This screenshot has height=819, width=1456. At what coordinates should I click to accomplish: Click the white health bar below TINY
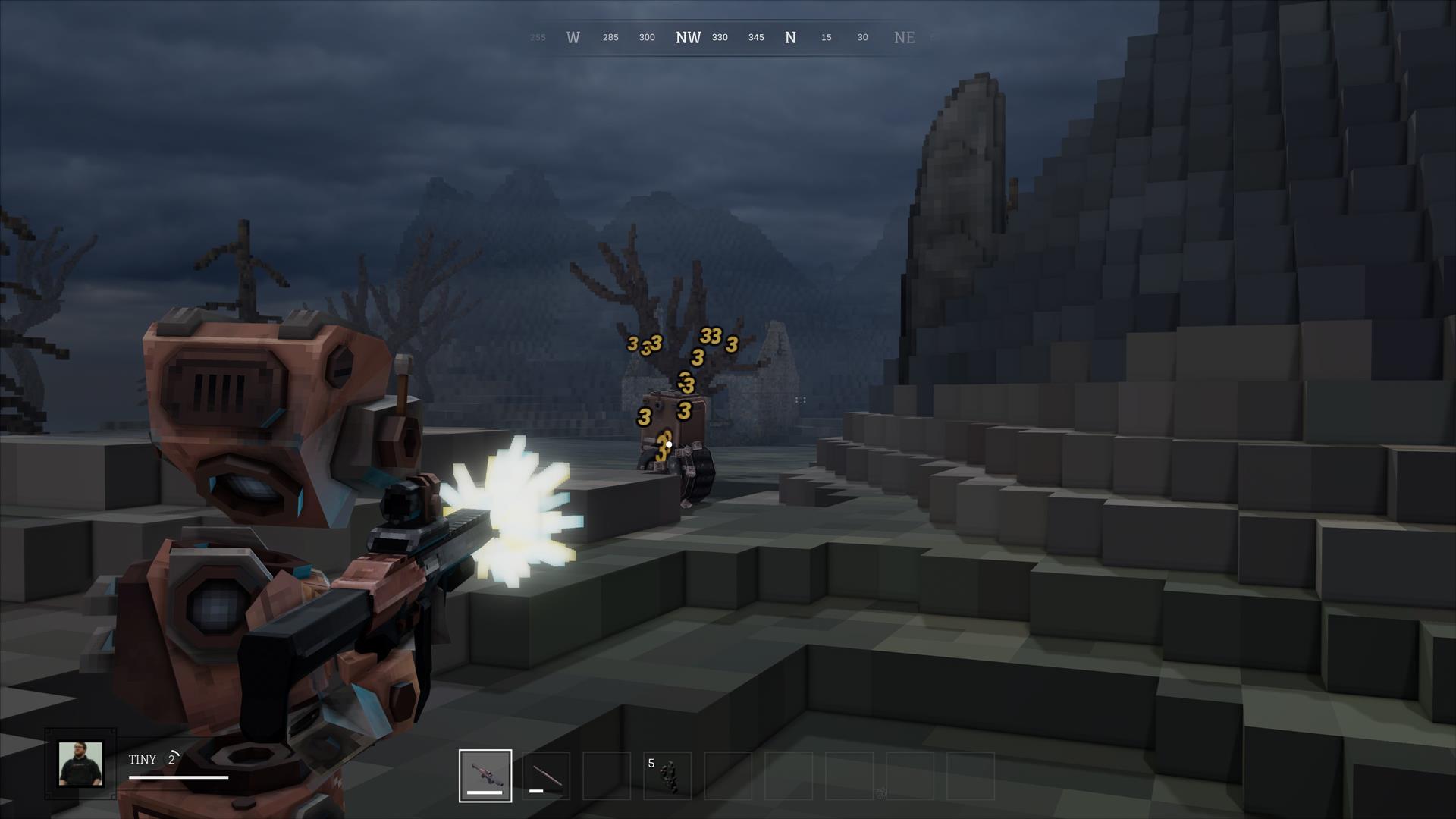point(180,777)
